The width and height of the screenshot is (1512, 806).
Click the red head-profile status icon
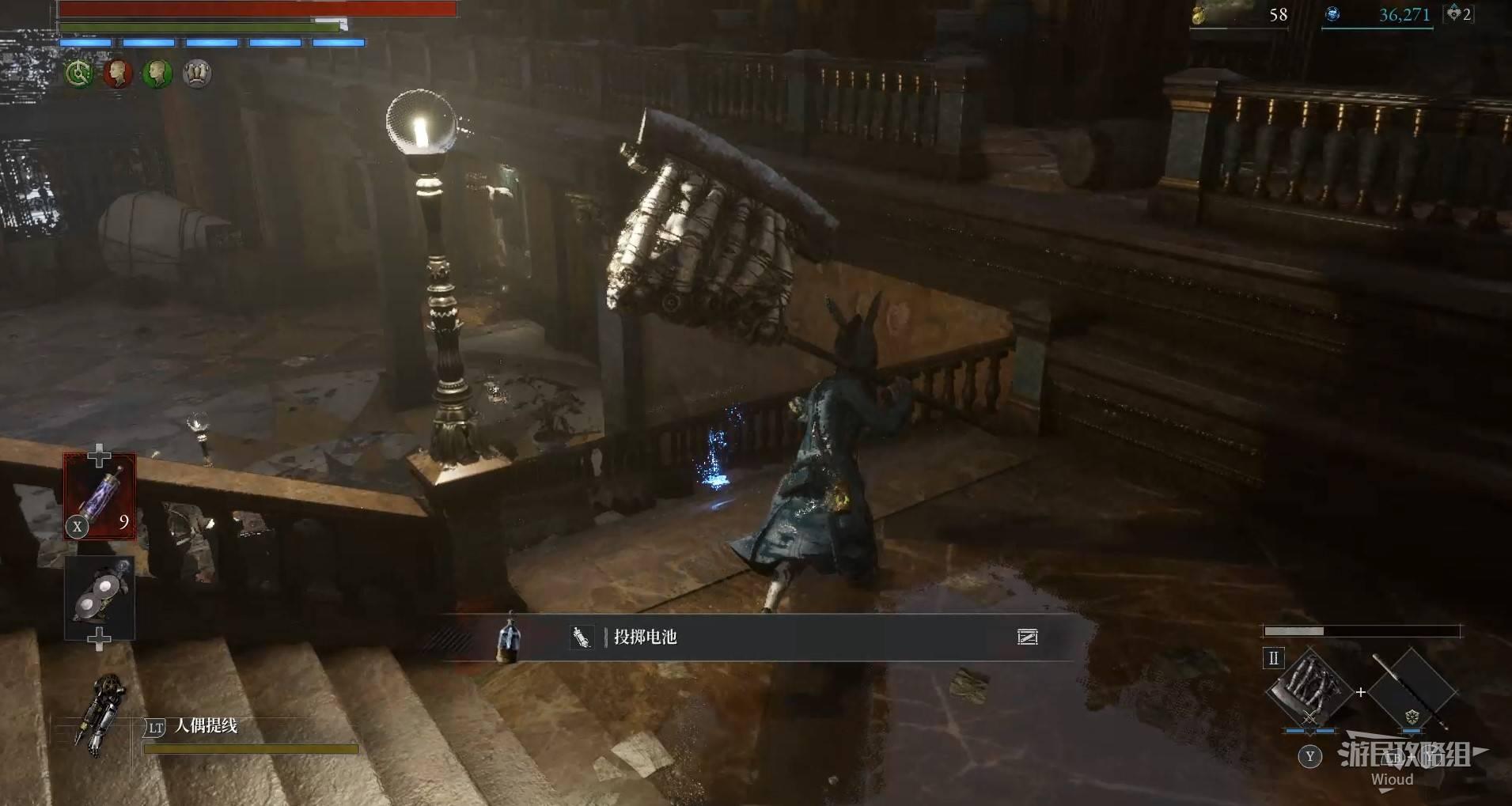(118, 74)
